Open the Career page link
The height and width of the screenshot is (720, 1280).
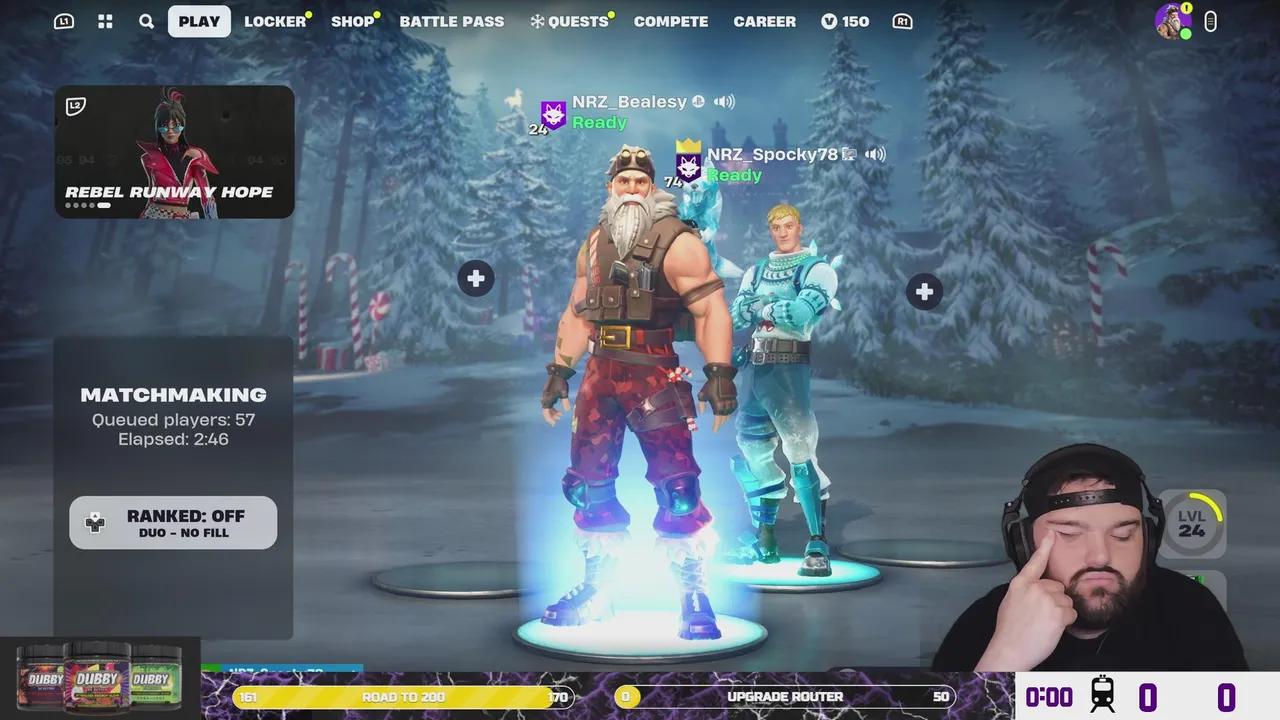tap(764, 20)
